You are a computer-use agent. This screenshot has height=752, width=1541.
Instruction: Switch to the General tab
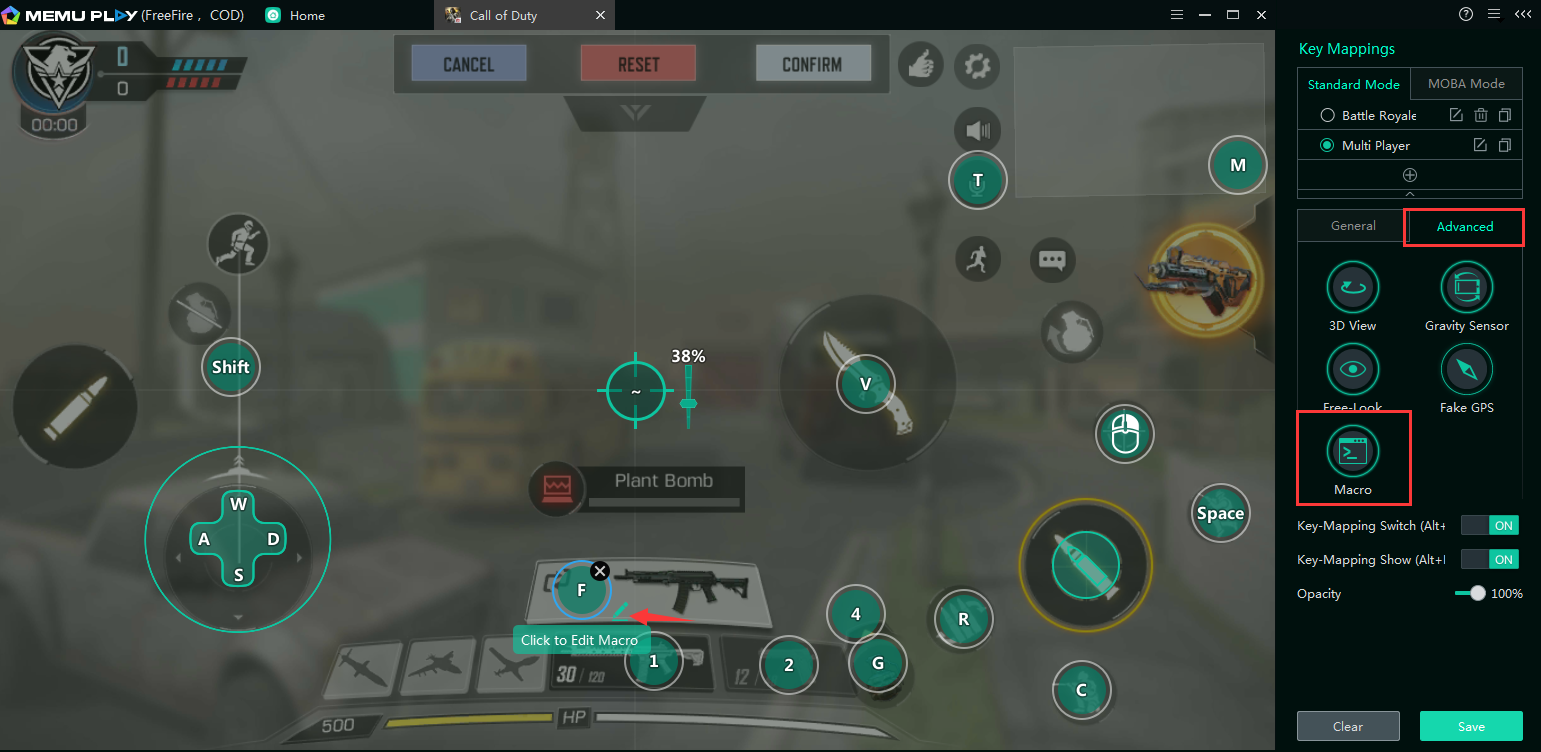1353,226
